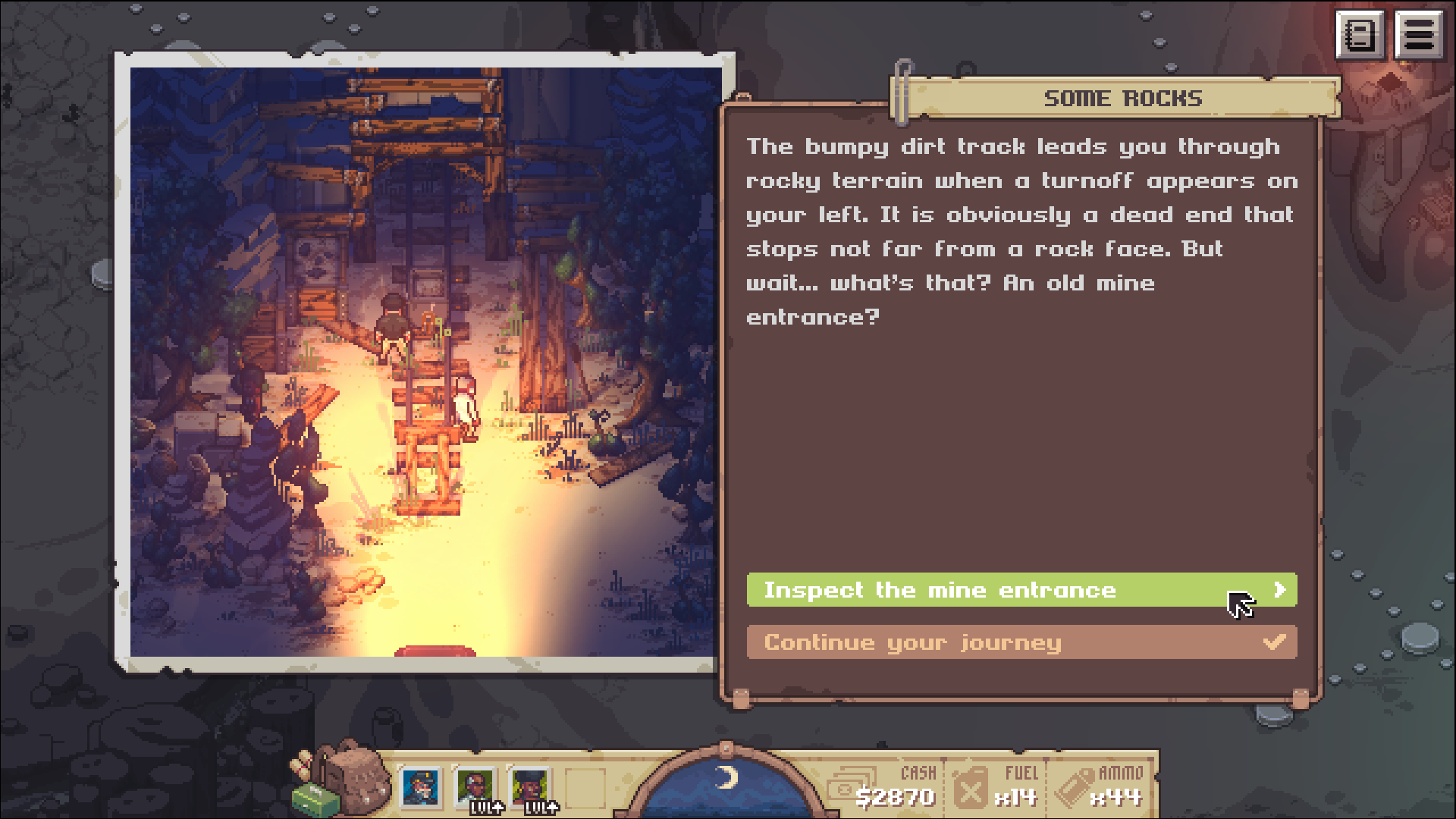This screenshot has height=819, width=1456.
Task: Select the crew portrait with dark curly hair
Action: click(530, 787)
